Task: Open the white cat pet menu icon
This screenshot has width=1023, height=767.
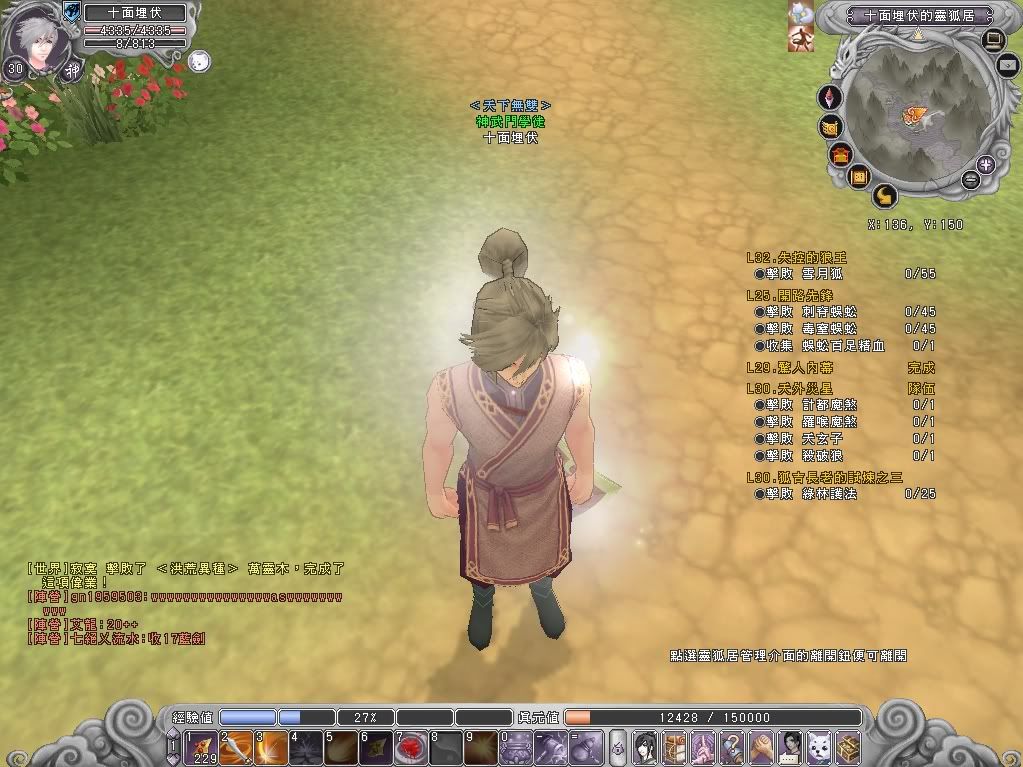Action: [820, 747]
